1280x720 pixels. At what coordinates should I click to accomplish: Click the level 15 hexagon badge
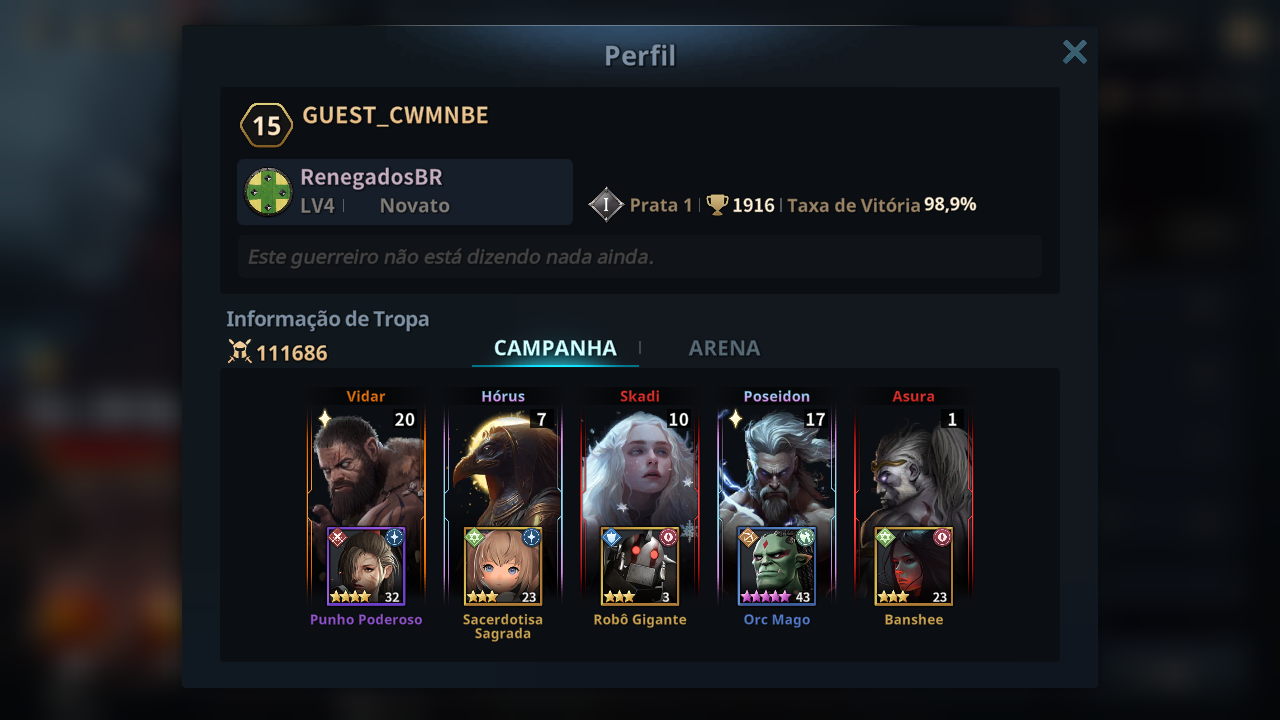pyautogui.click(x=266, y=126)
